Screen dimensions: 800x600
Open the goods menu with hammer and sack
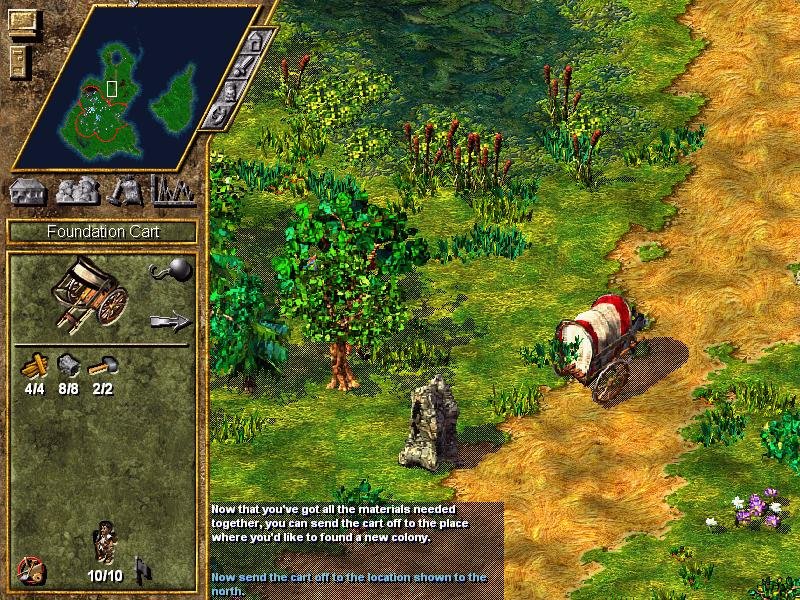[x=126, y=190]
